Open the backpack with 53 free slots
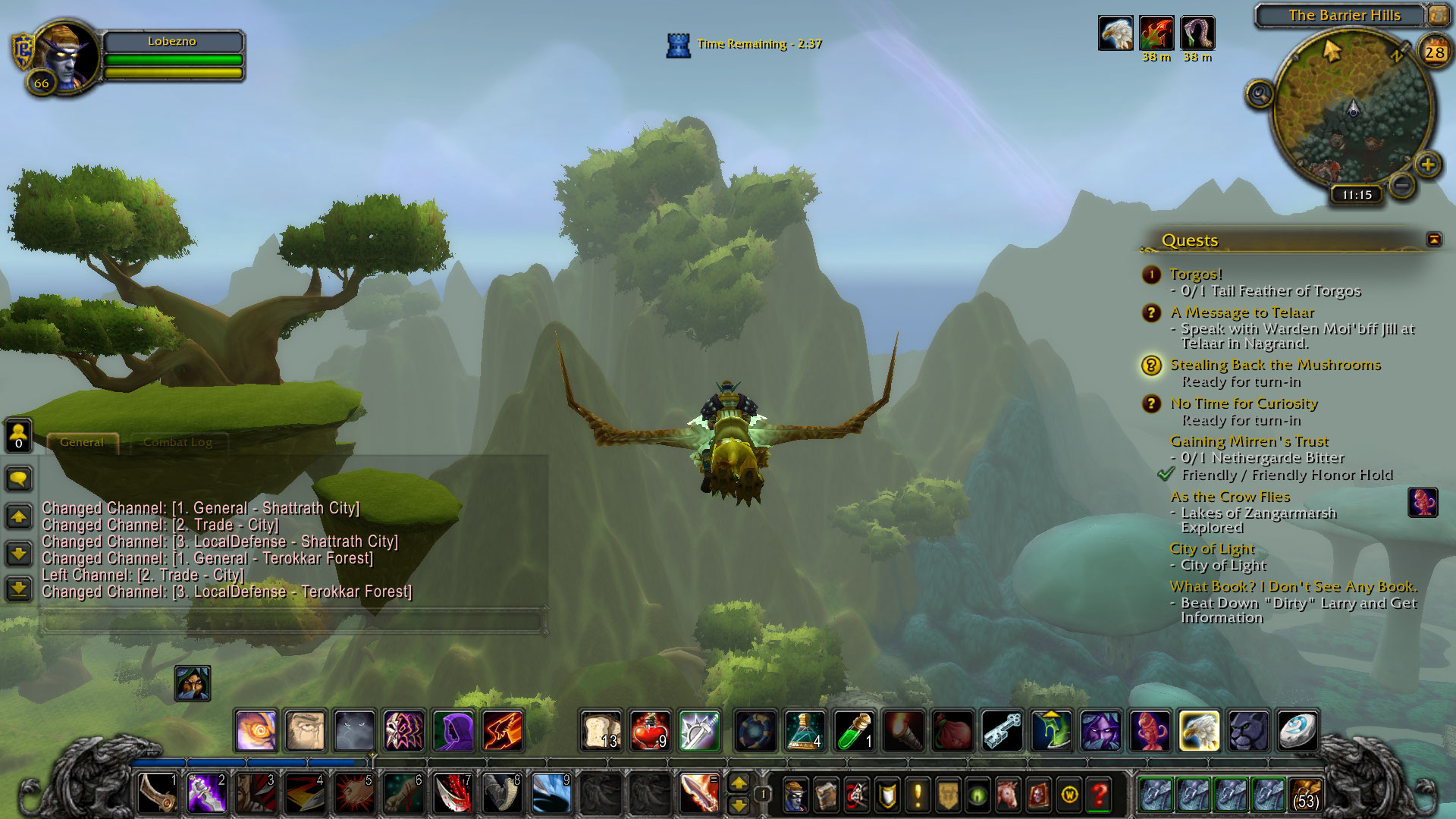 click(x=1305, y=795)
